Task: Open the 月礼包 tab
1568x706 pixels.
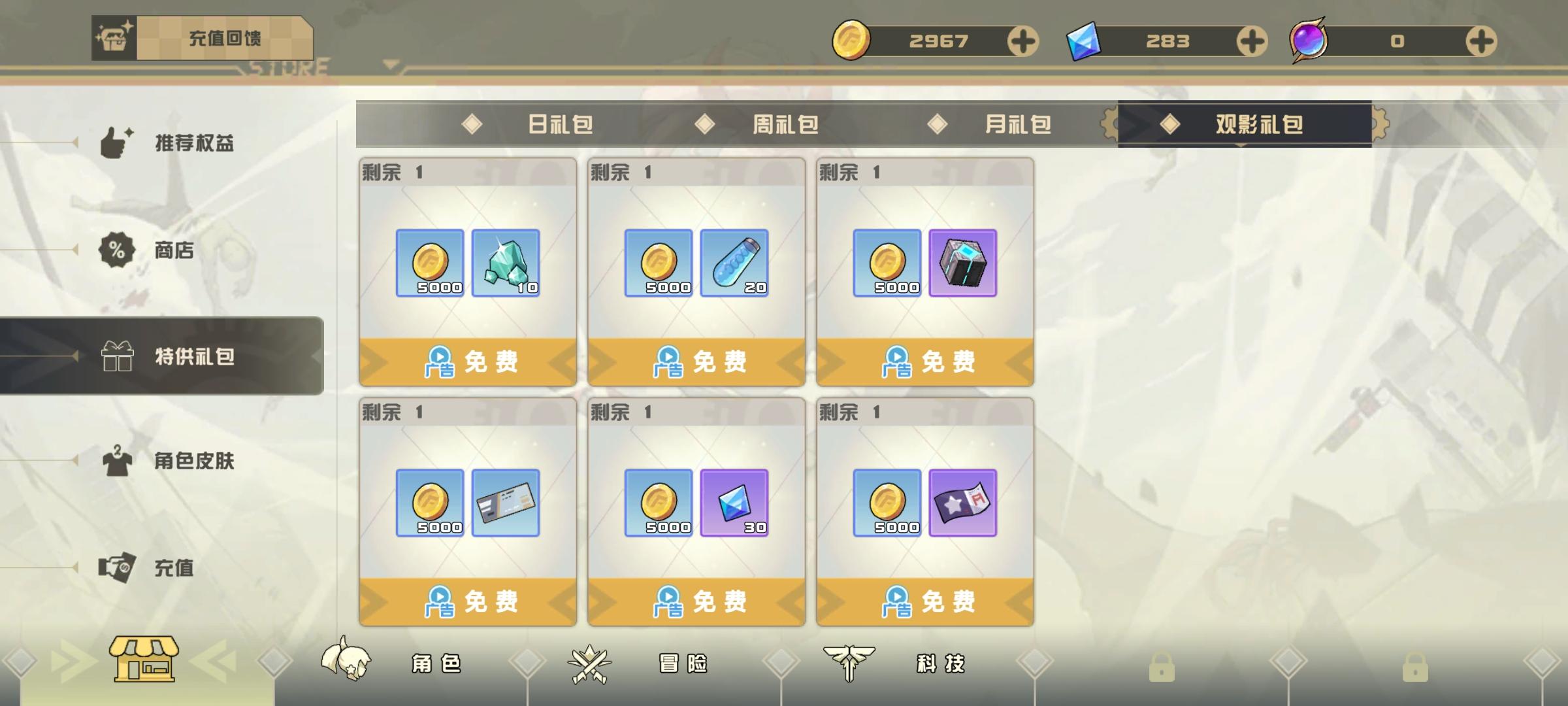Action: pyautogui.click(x=1018, y=124)
